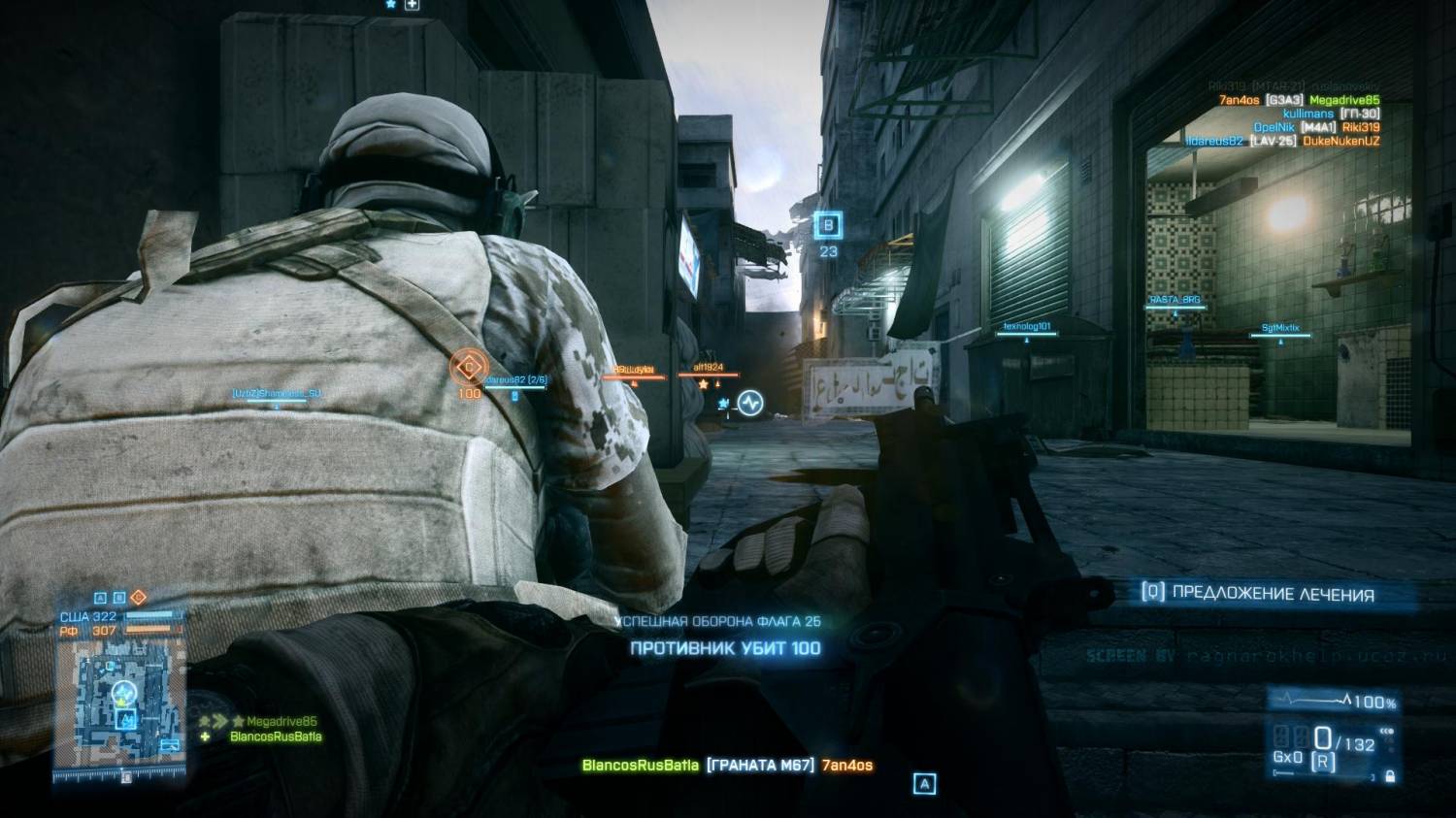Select the orange flag C objective marker
The width and height of the screenshot is (1456, 818).
tap(469, 368)
